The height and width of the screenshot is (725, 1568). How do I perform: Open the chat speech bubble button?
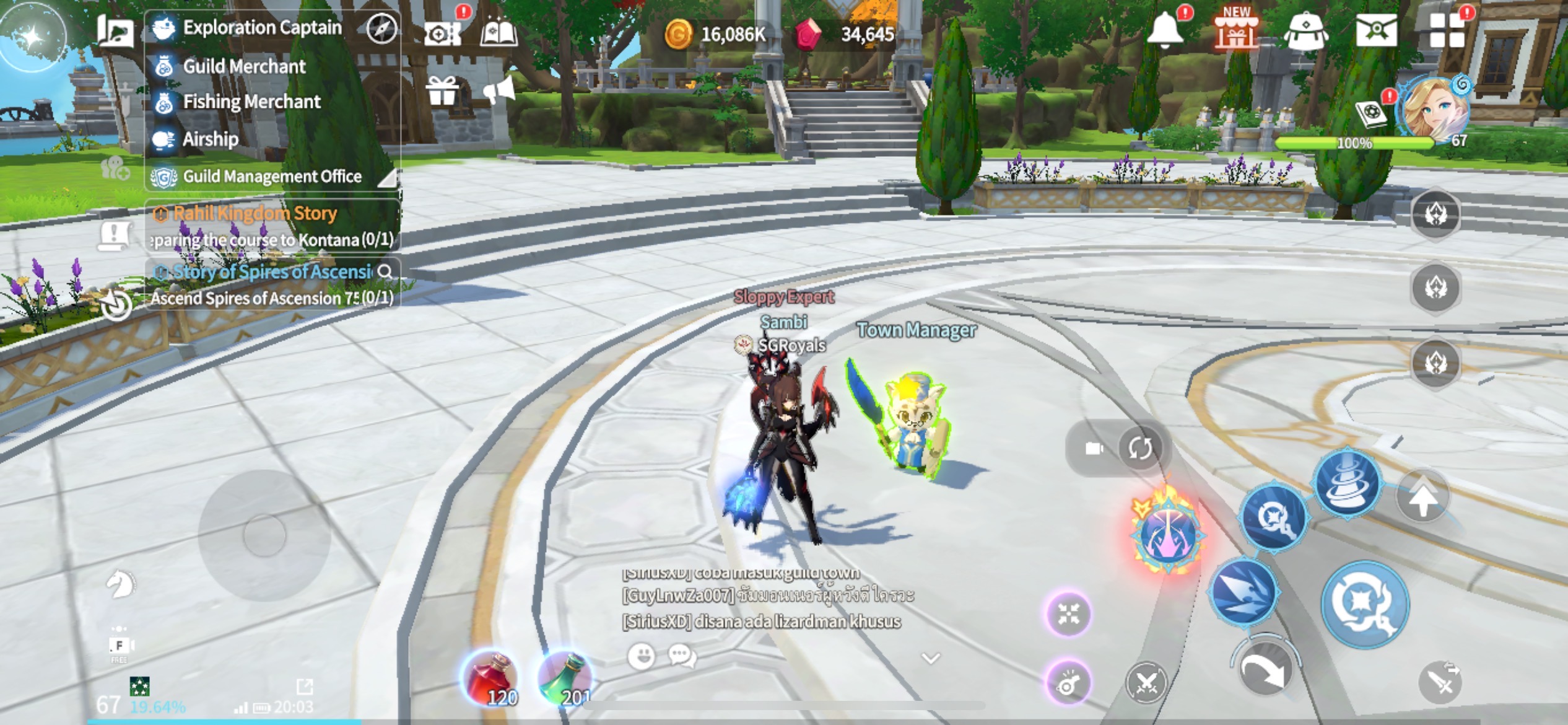tap(682, 656)
